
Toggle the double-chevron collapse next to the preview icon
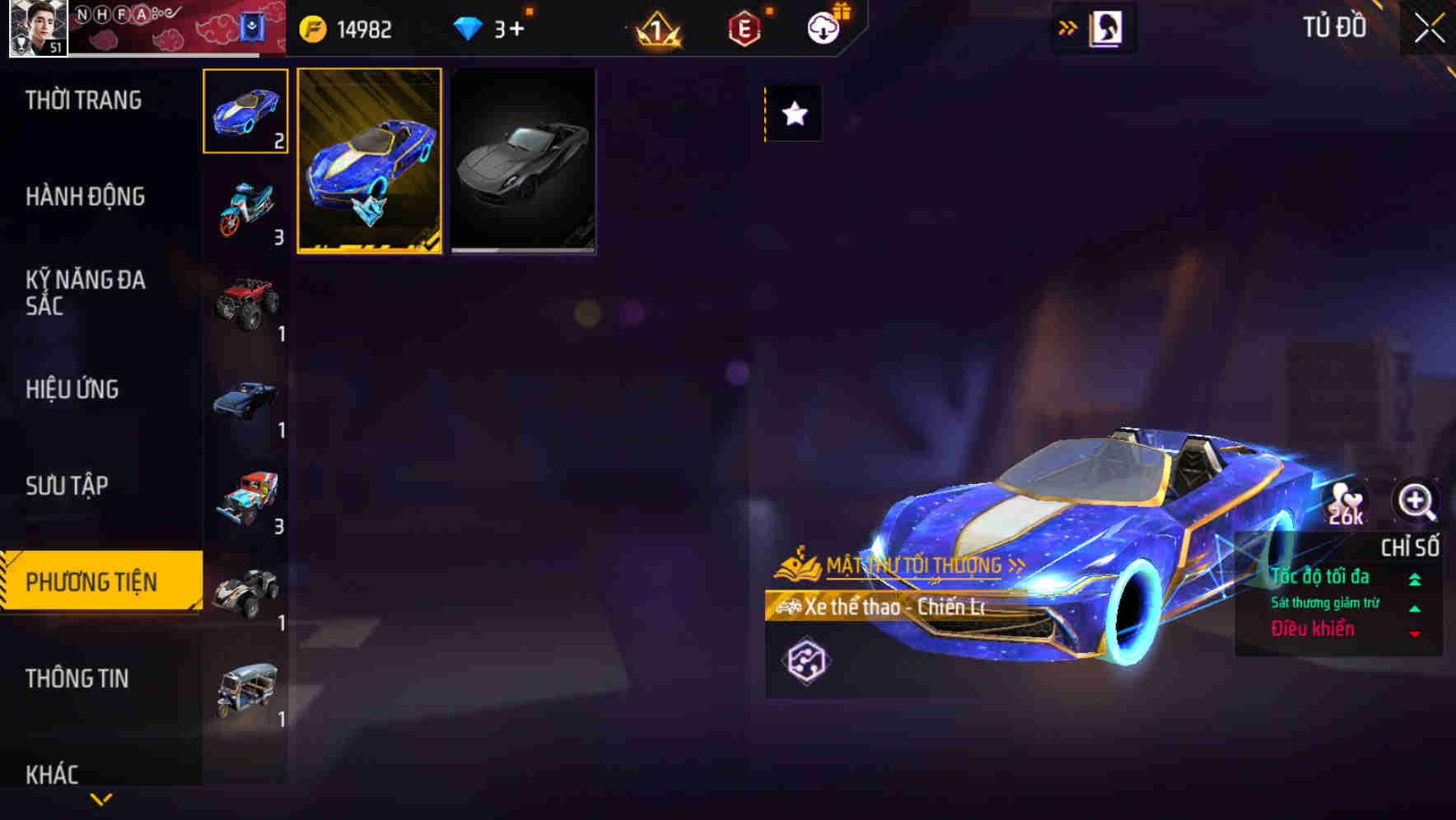pos(1068,27)
